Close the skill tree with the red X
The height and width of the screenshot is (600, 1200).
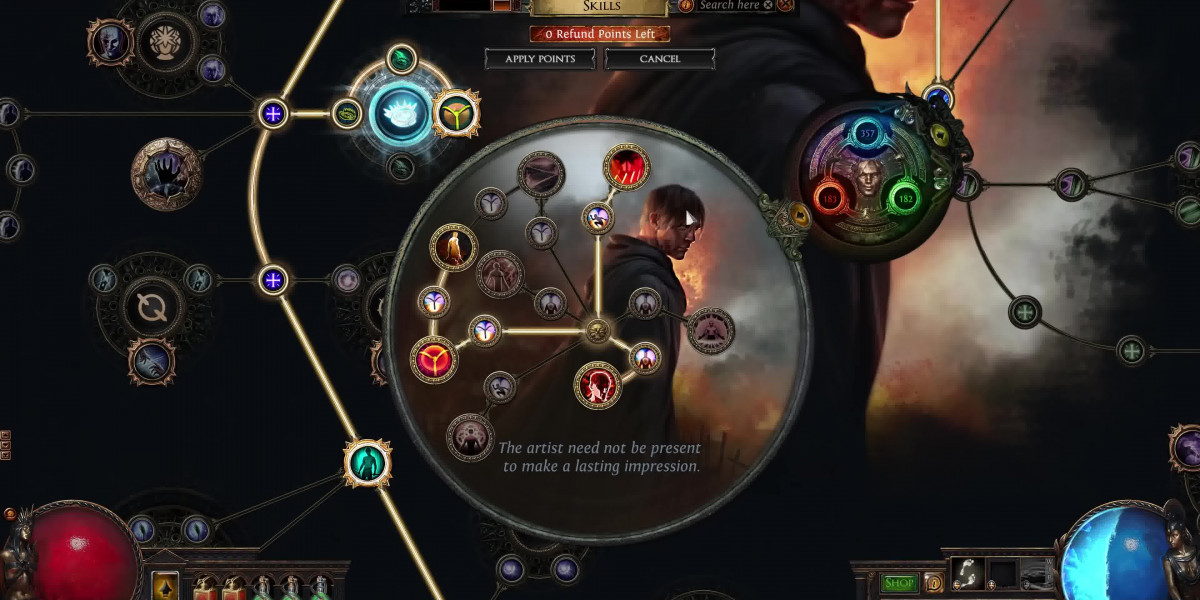pyautogui.click(x=786, y=5)
